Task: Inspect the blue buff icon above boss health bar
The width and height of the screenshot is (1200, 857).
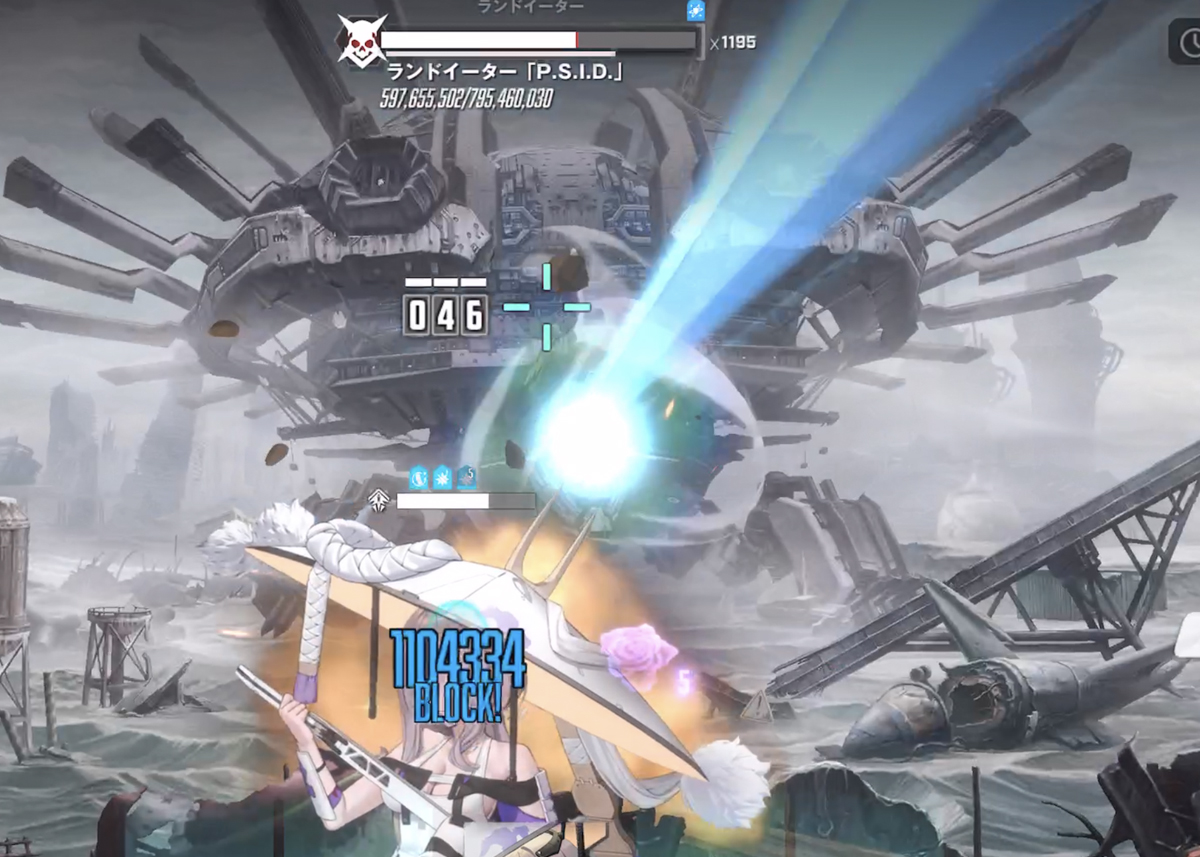Action: pos(696,11)
